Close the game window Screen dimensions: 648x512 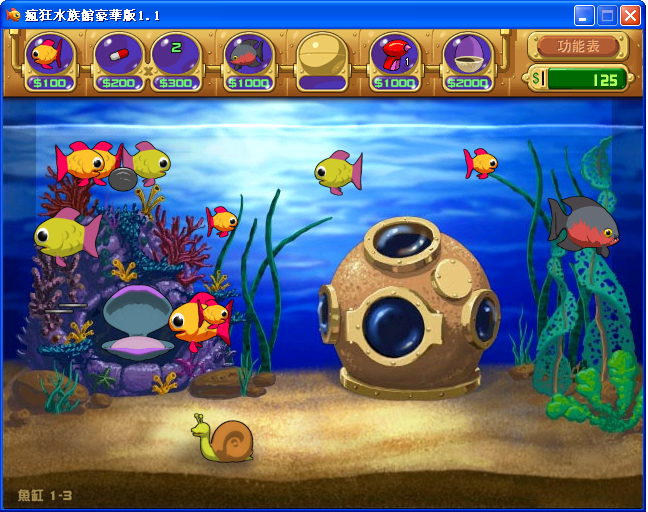pyautogui.click(x=630, y=15)
